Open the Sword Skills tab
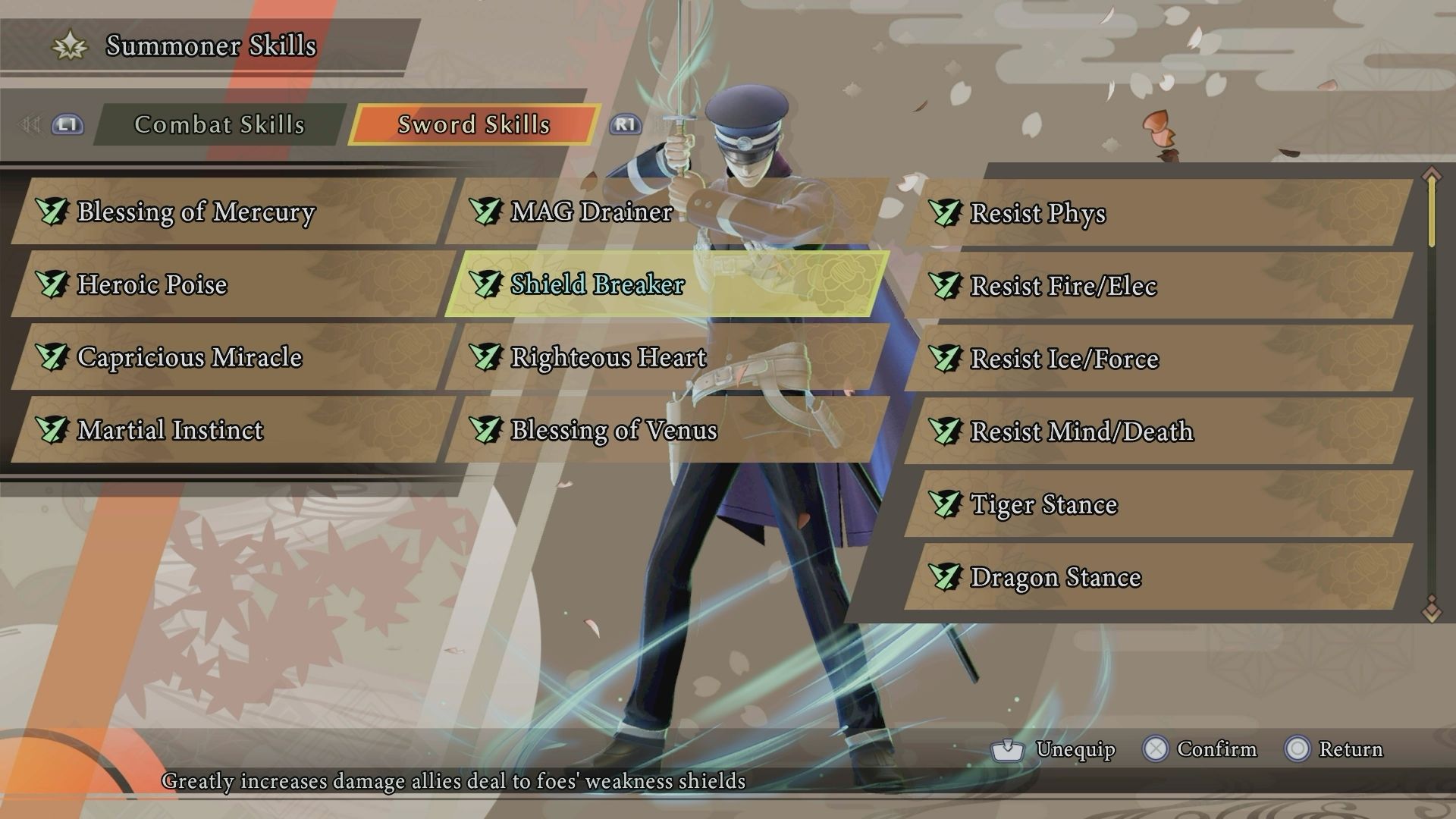The height and width of the screenshot is (819, 1456). (472, 125)
